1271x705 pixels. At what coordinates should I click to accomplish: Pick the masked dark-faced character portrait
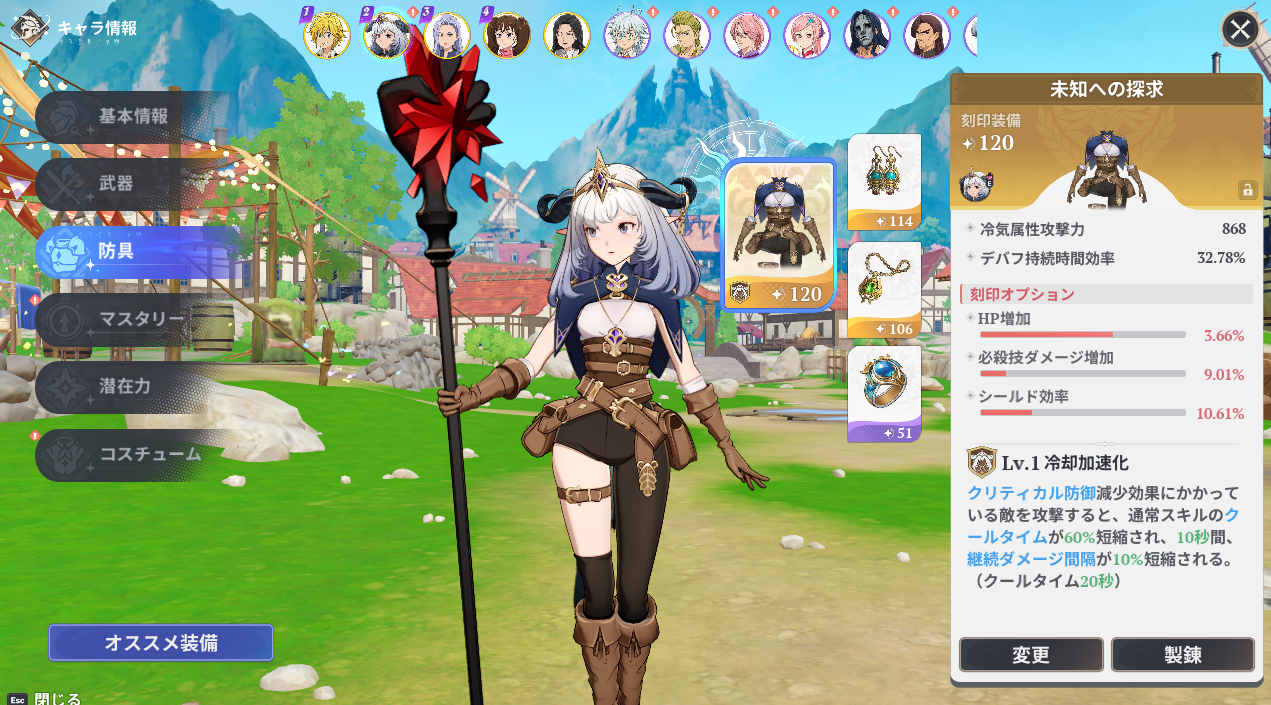[867, 35]
